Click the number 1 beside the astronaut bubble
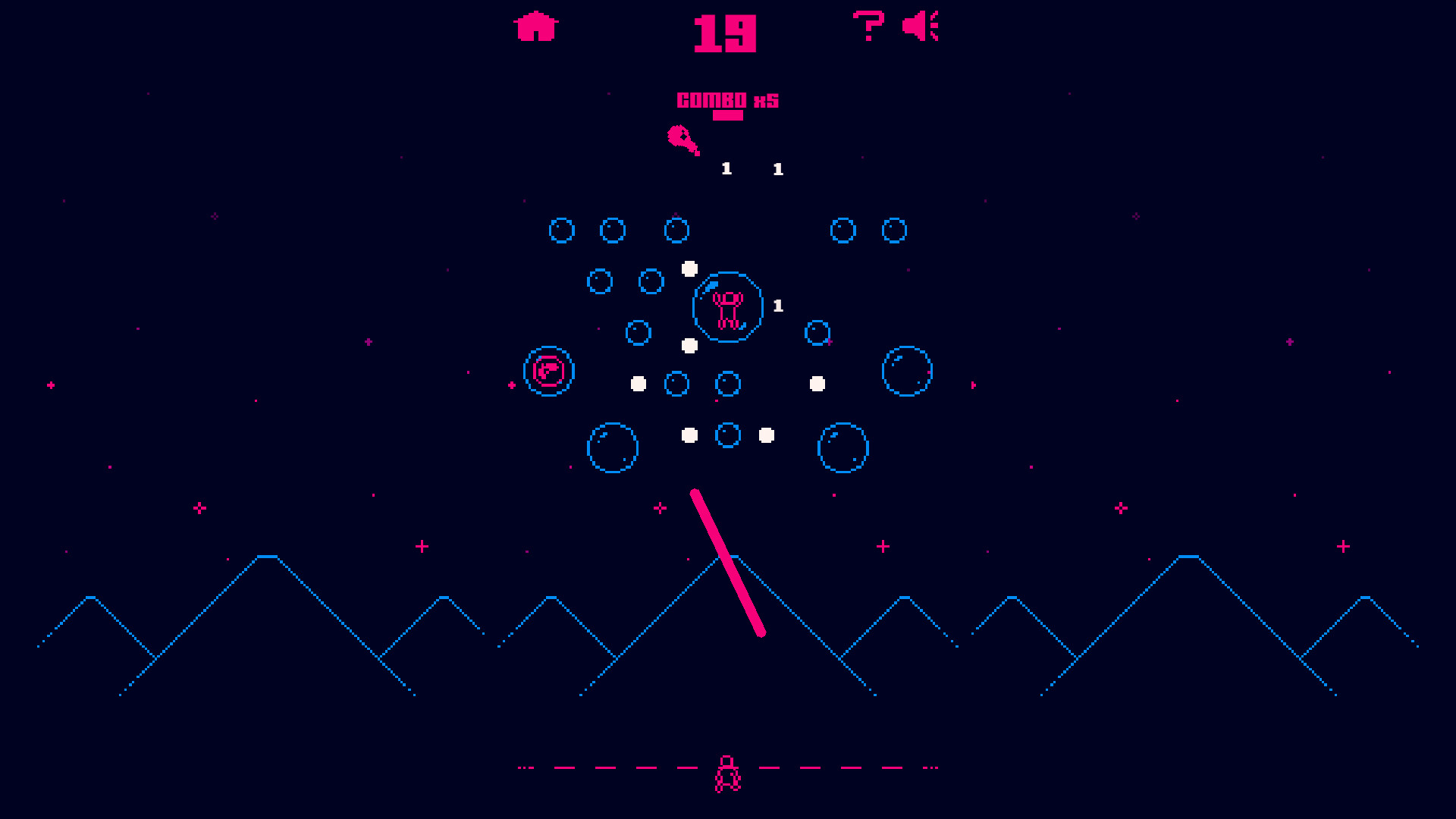The width and height of the screenshot is (1456, 819). pos(776,305)
